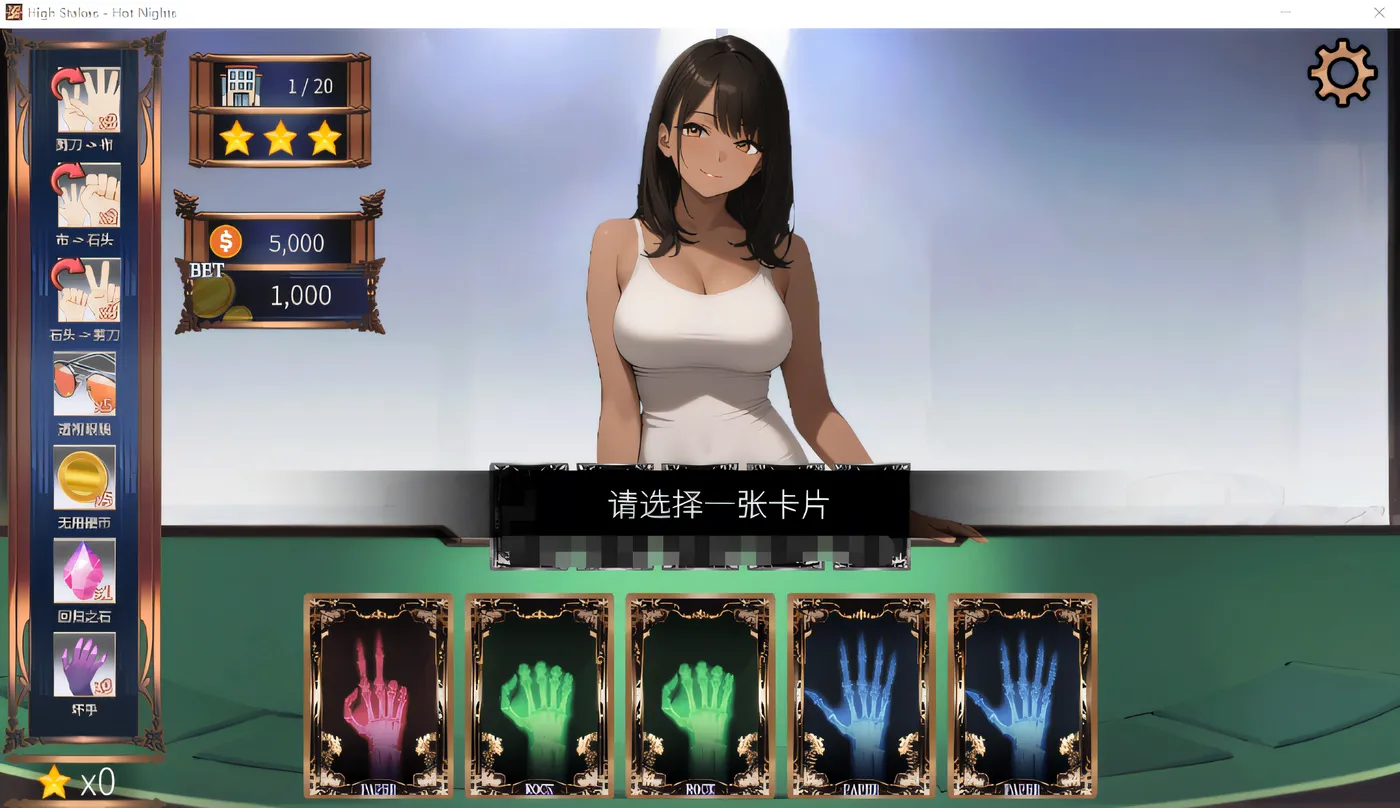
Task: Click the 请选择一张卡片 prompt banner
Action: (698, 505)
